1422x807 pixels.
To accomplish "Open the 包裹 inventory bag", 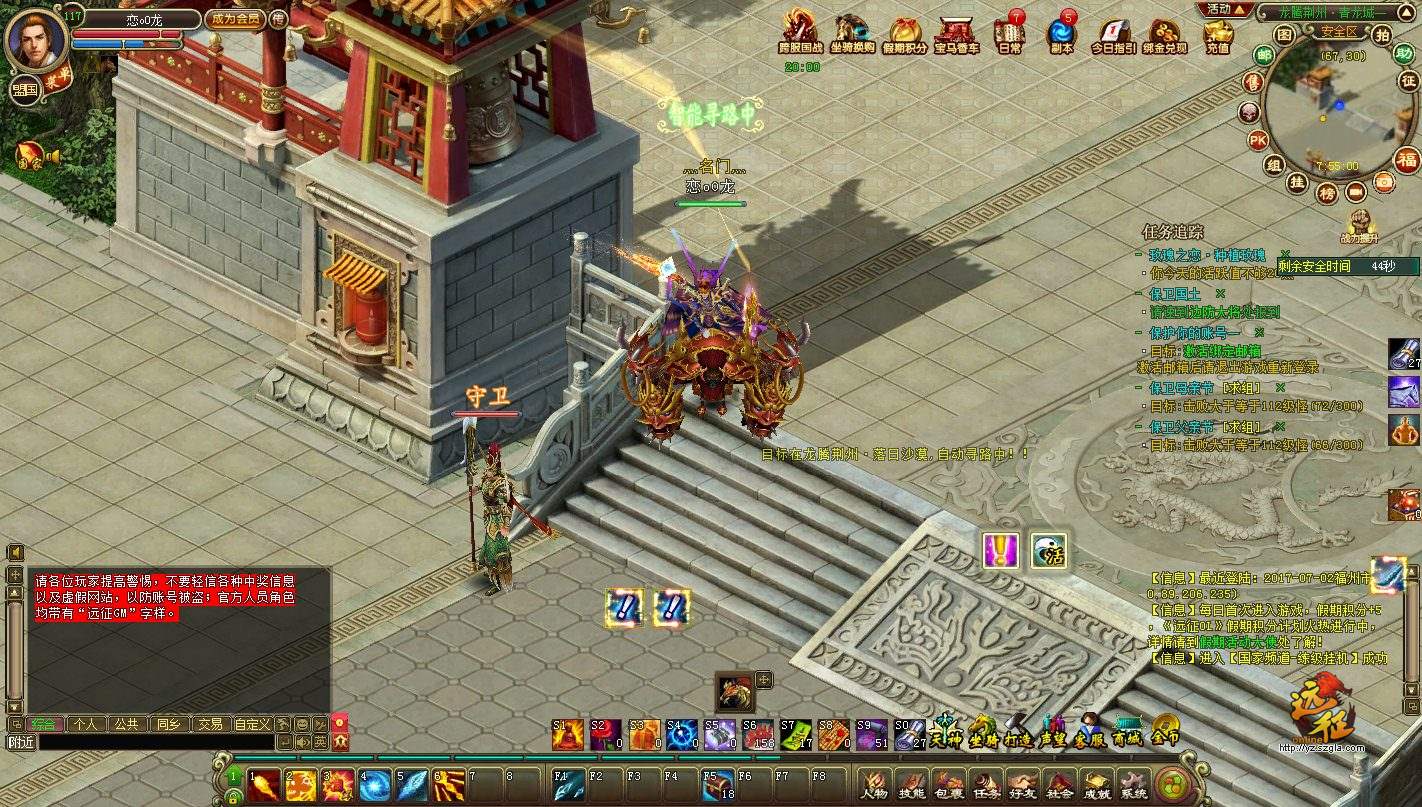I will (947, 784).
